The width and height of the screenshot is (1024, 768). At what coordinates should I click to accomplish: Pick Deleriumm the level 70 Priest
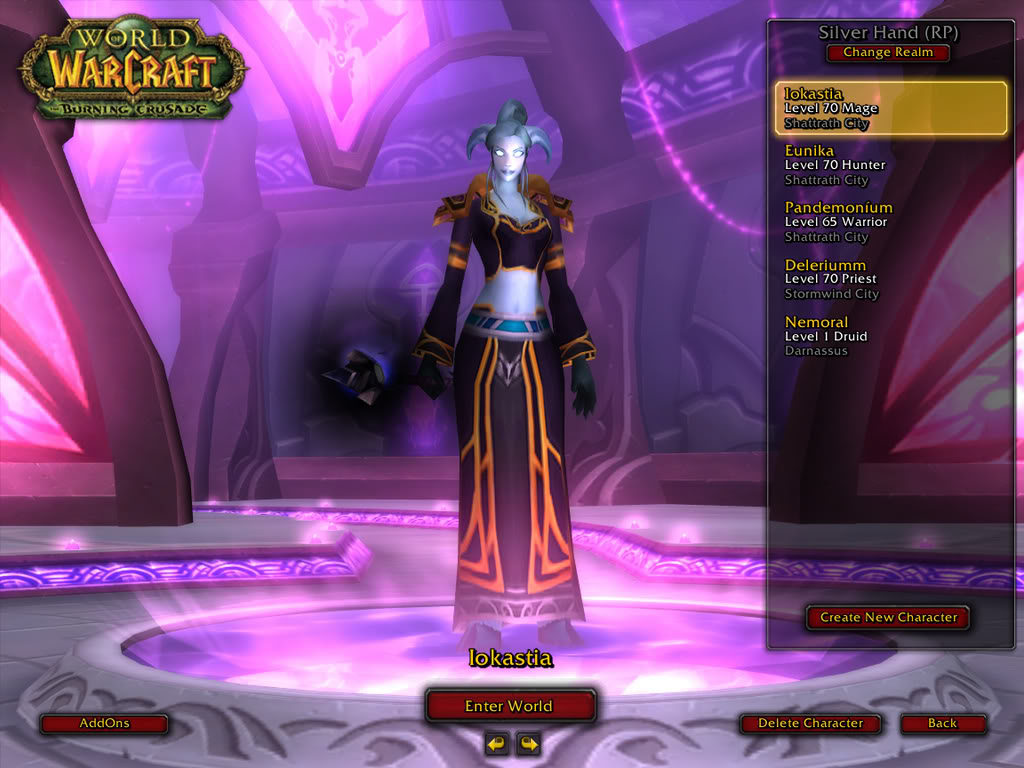pyautogui.click(x=890, y=279)
